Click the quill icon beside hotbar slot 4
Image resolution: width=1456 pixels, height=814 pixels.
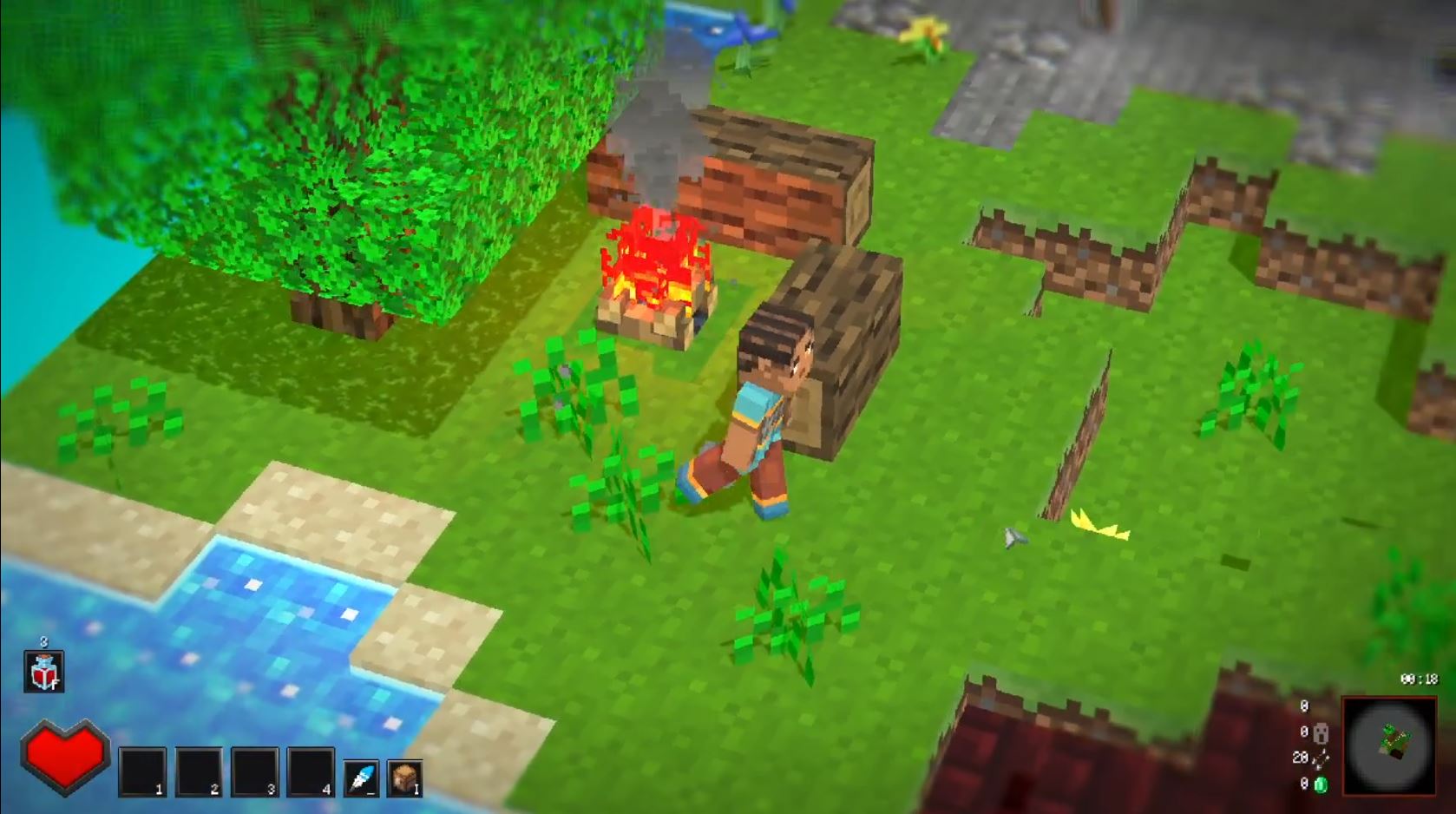pos(361,776)
